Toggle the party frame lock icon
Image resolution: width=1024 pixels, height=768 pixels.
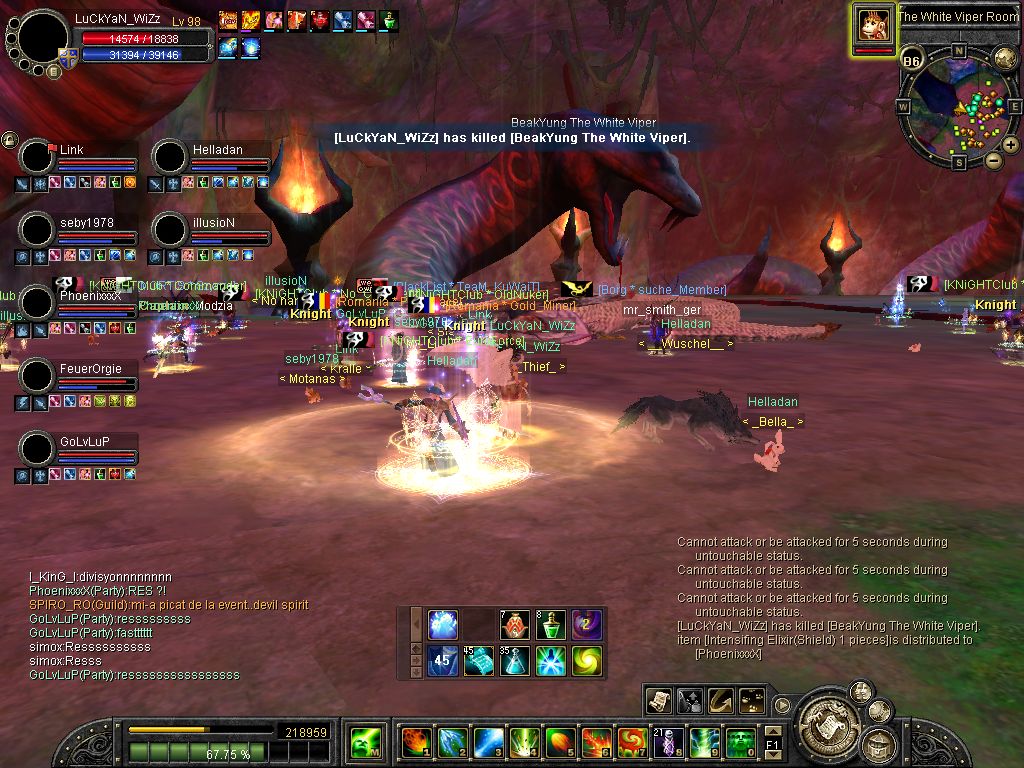[x=10, y=140]
